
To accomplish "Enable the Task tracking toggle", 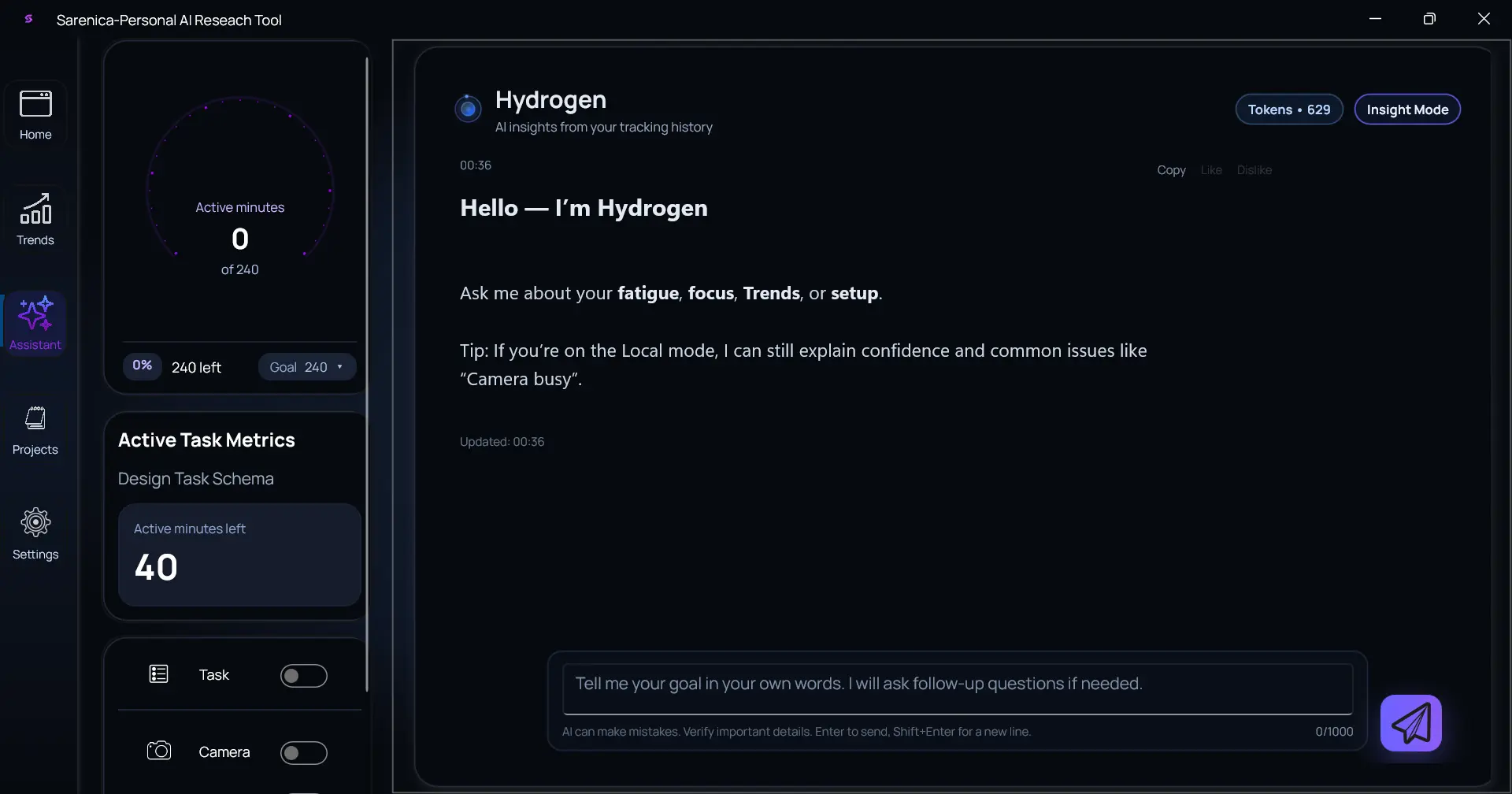I will [304, 675].
